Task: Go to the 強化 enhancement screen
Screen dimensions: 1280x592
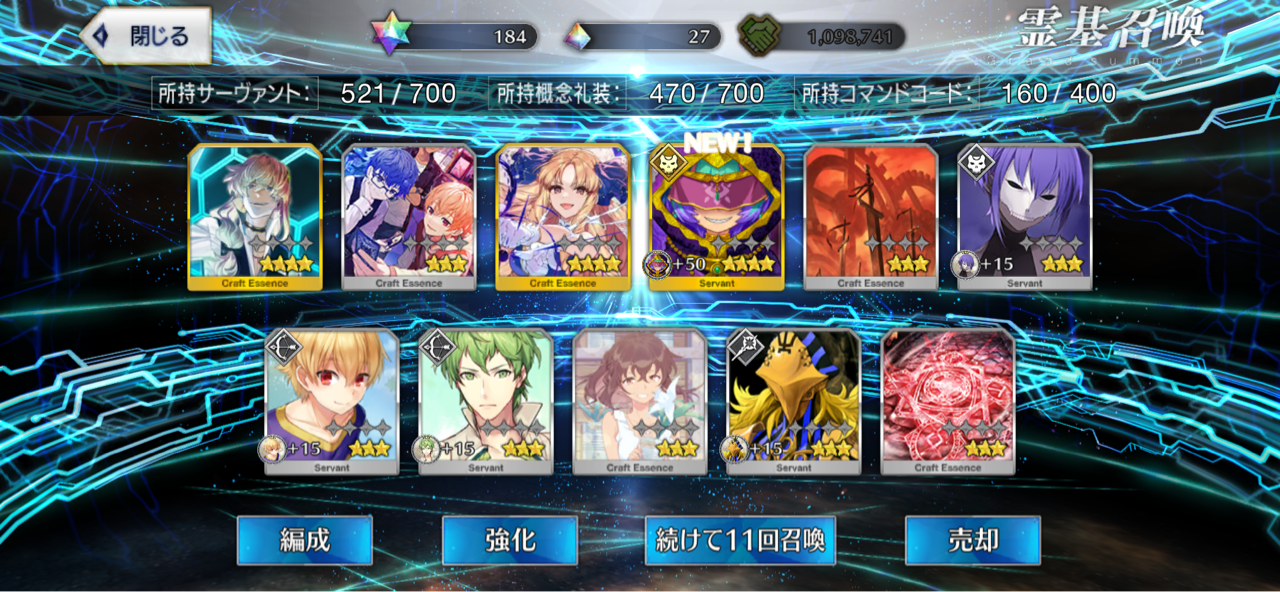Action: [x=510, y=540]
